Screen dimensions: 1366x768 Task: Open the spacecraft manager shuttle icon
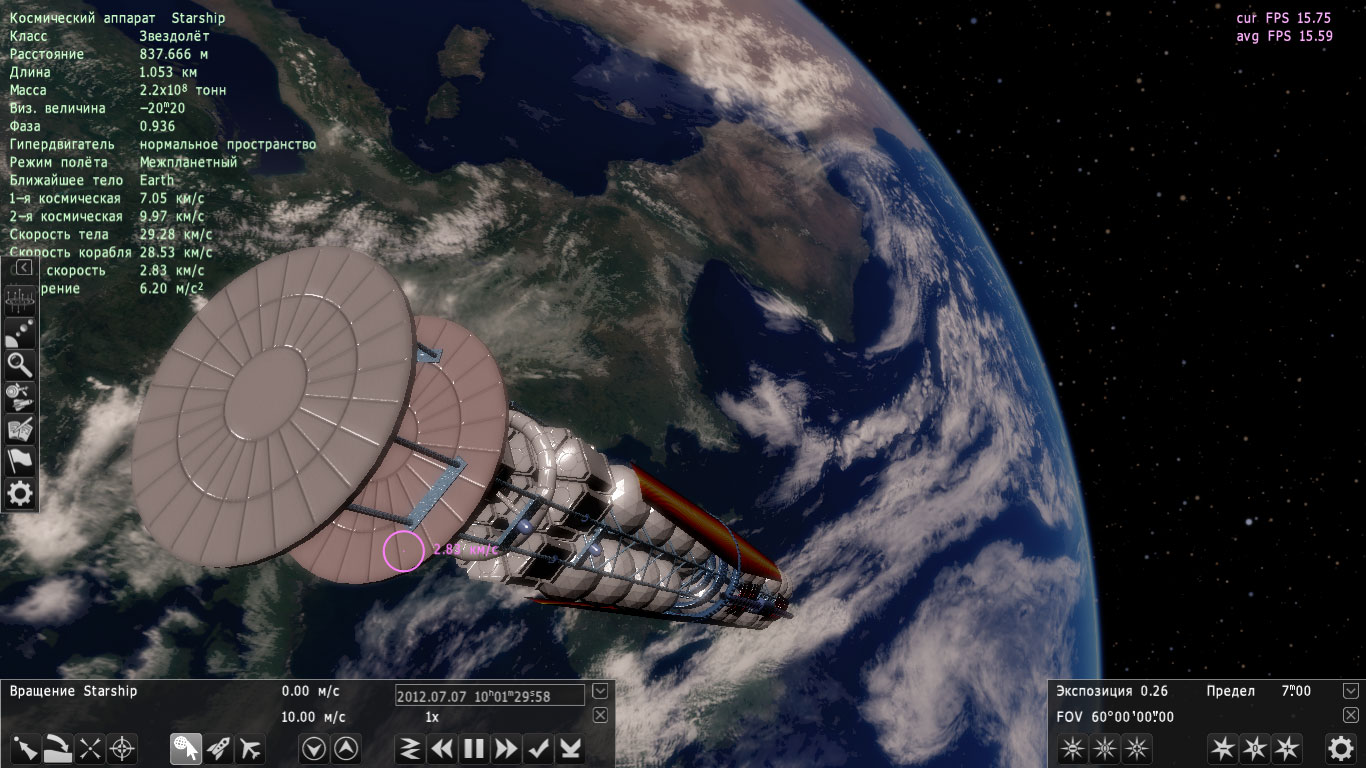[x=20, y=396]
